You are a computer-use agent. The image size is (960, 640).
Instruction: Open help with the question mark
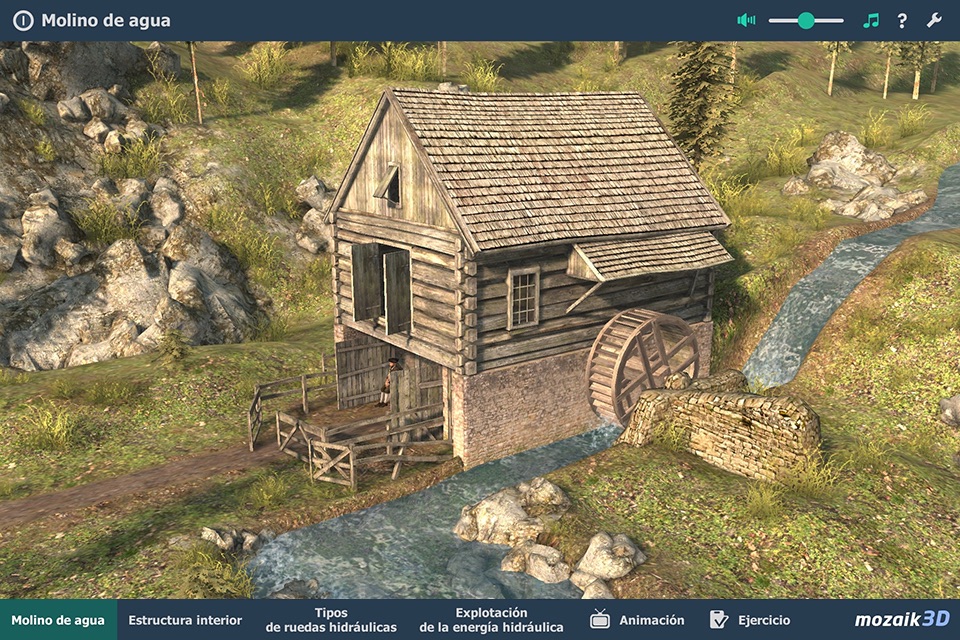click(902, 20)
